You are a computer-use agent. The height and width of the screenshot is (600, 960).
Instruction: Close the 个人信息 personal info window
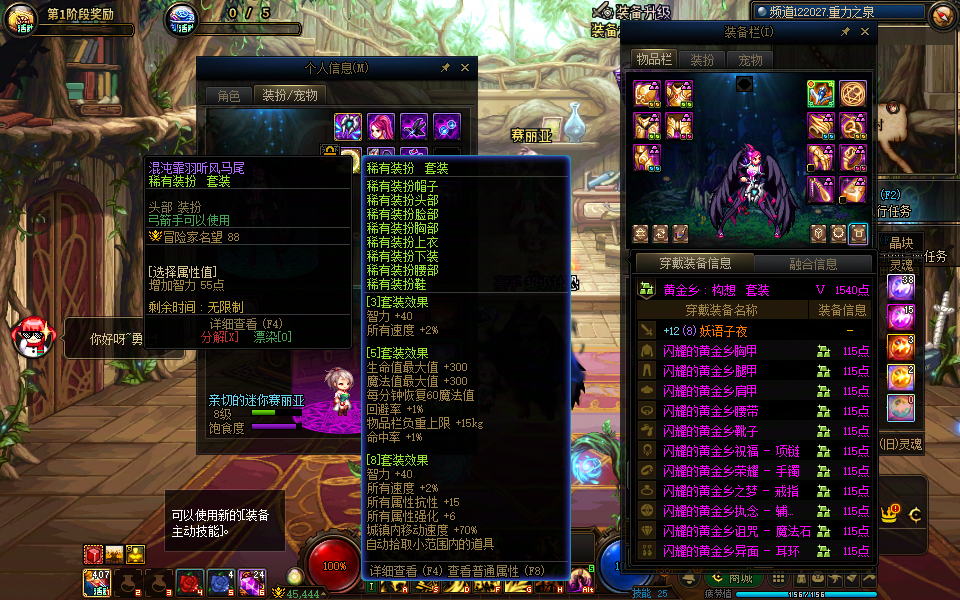tap(464, 68)
